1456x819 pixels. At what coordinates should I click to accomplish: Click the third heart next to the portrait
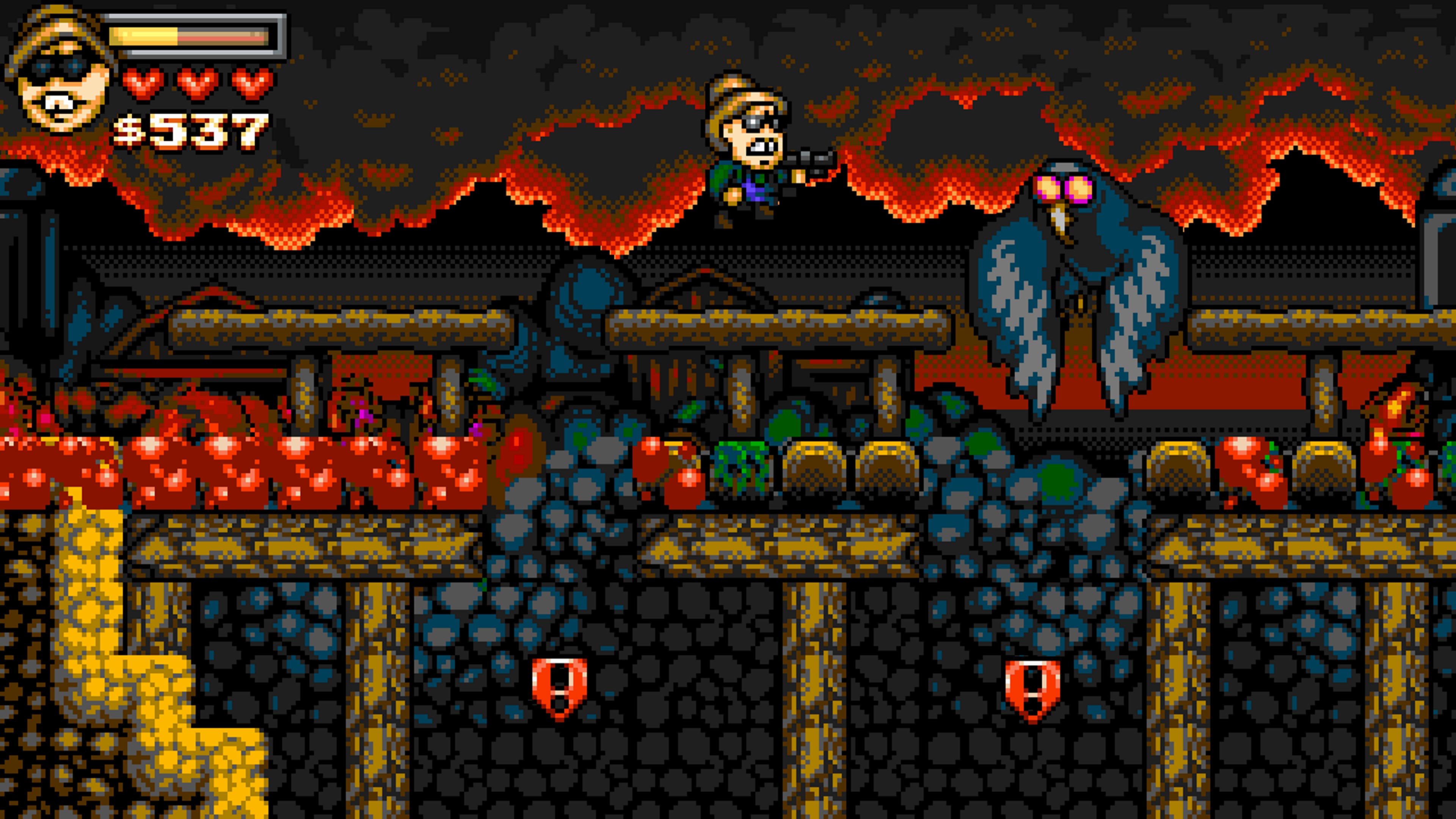tap(246, 84)
